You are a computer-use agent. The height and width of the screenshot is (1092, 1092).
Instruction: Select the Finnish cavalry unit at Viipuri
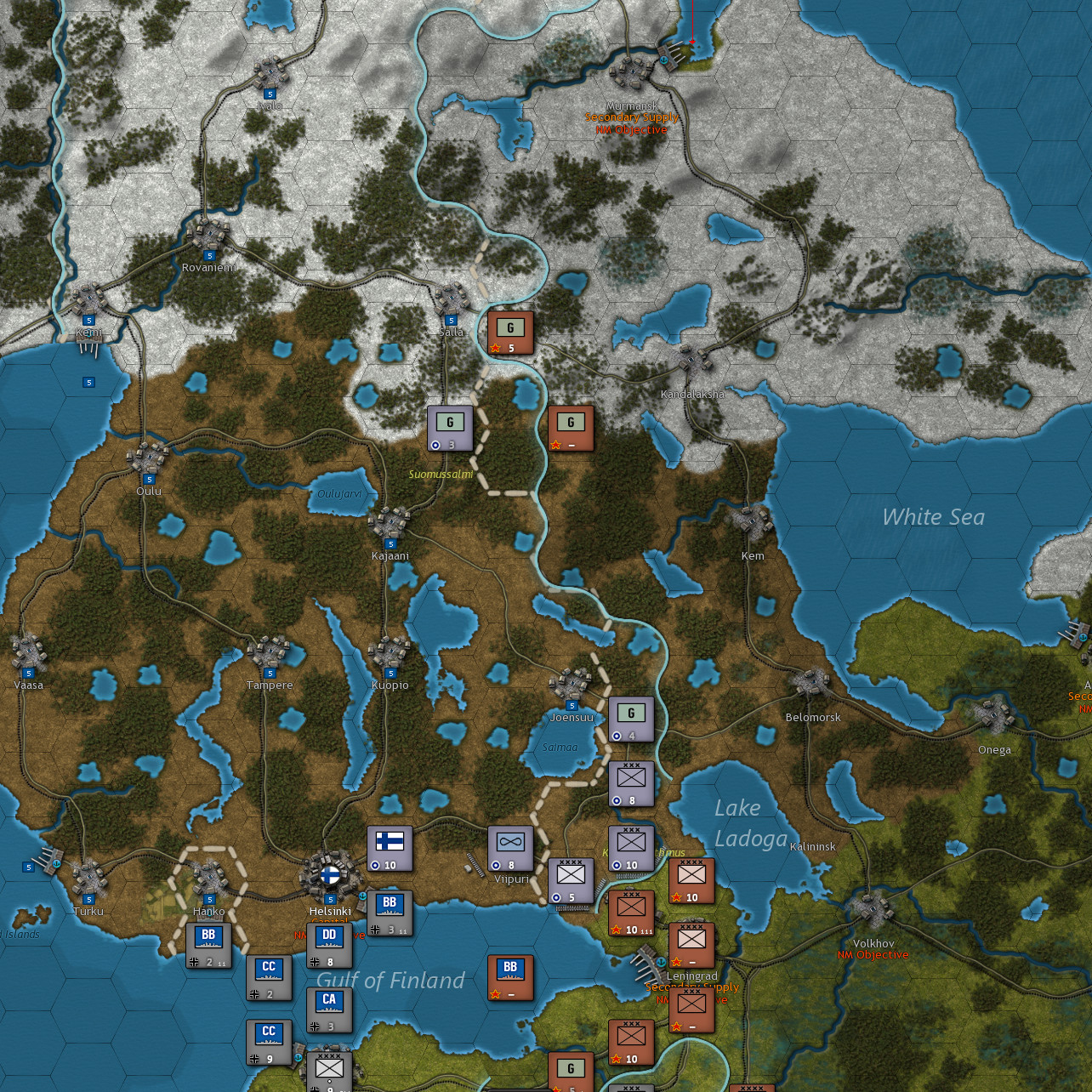(x=509, y=849)
